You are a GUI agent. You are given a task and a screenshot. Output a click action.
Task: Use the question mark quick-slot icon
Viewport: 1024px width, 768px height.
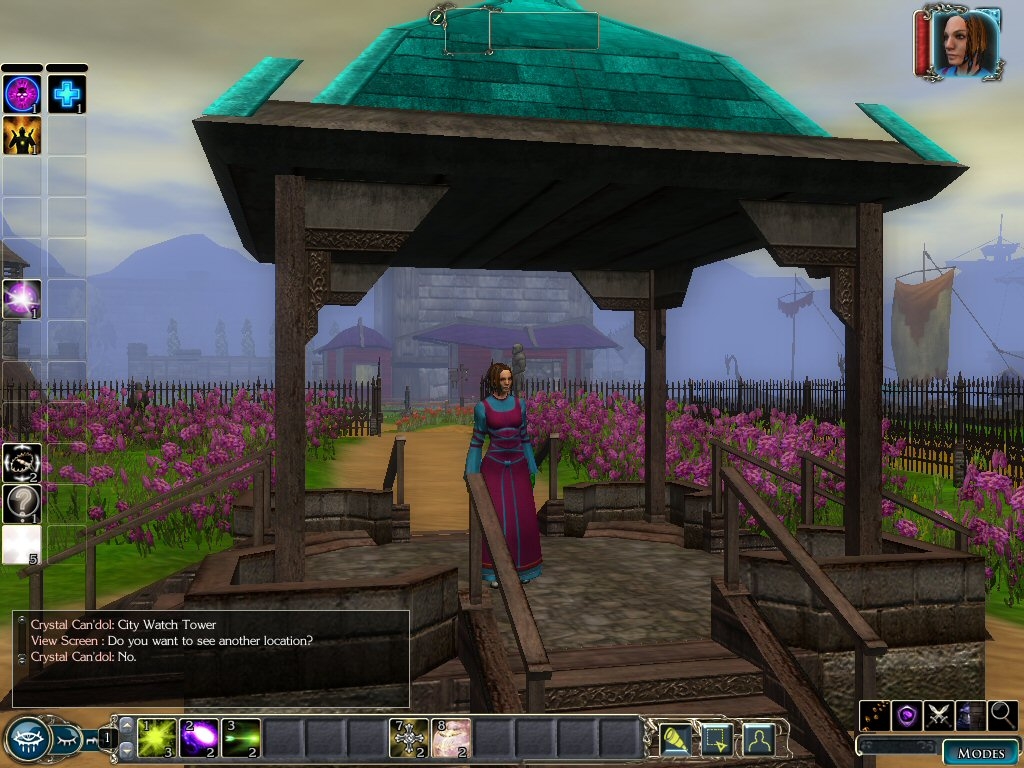click(x=21, y=504)
